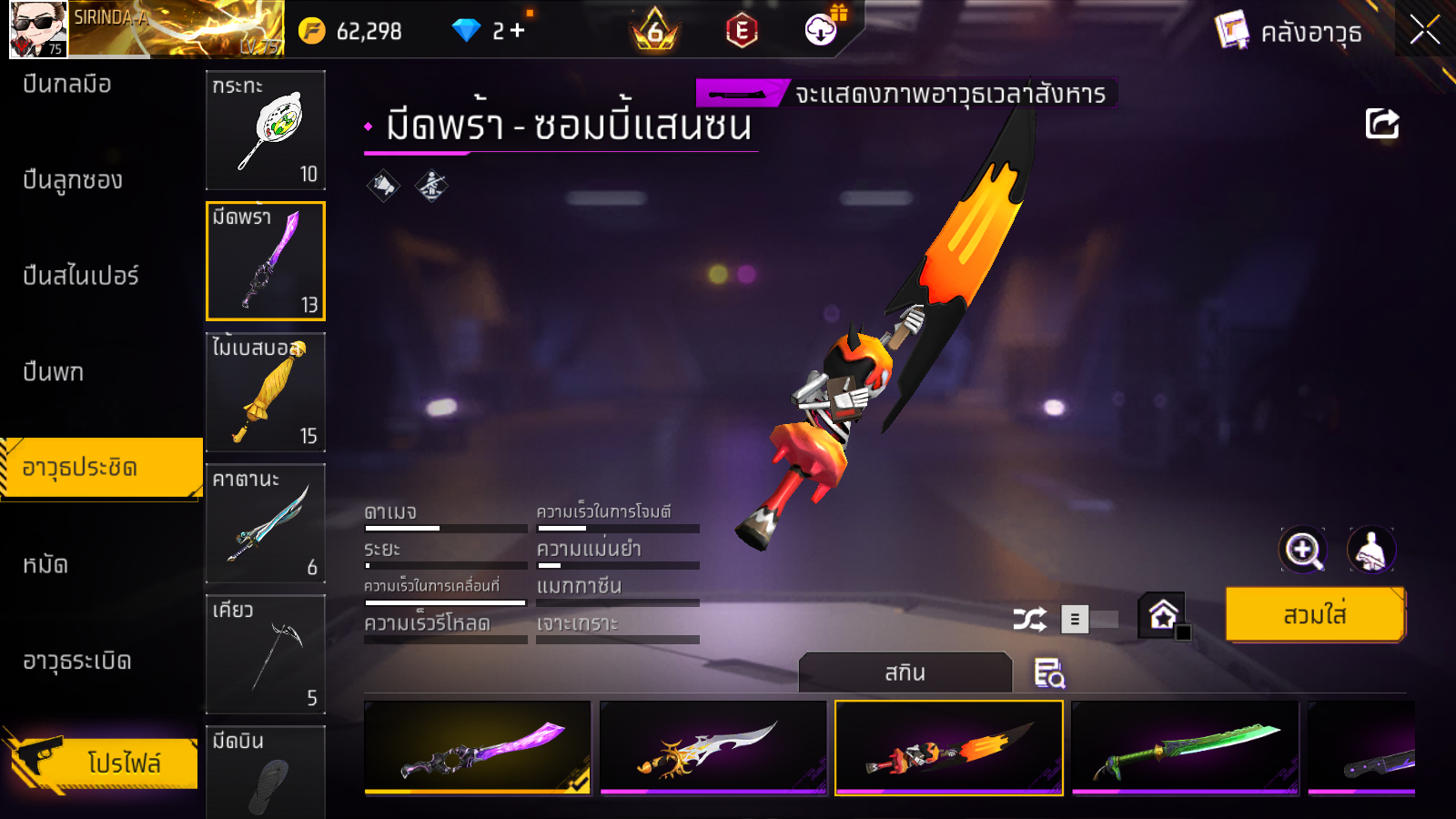This screenshot has width=1456, height=819.
Task: Pick the เคียว scythe weapon tile
Action: tap(266, 654)
